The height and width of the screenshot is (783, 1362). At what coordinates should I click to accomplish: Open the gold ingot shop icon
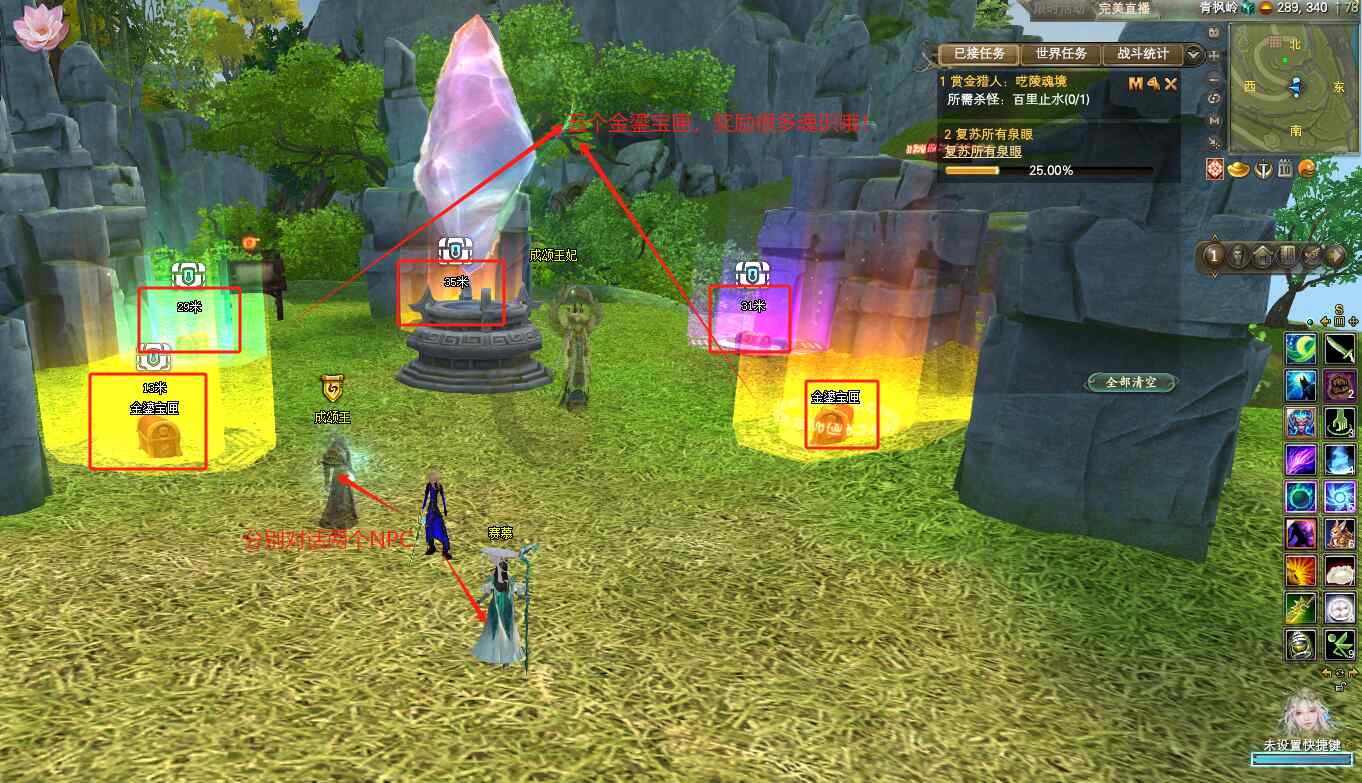coord(1238,169)
